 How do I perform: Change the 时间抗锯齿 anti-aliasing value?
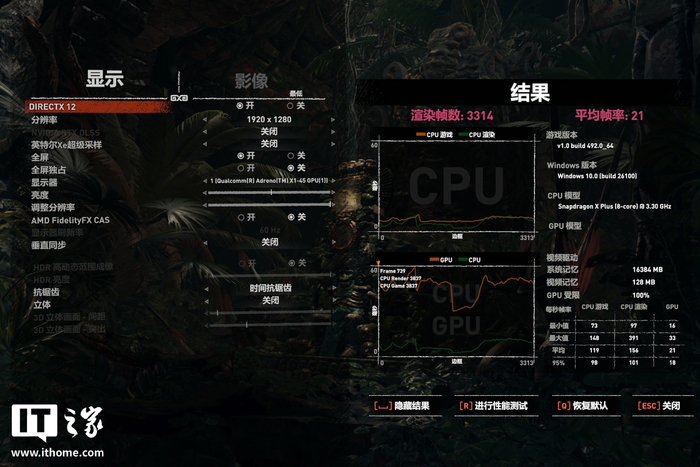coord(269,288)
